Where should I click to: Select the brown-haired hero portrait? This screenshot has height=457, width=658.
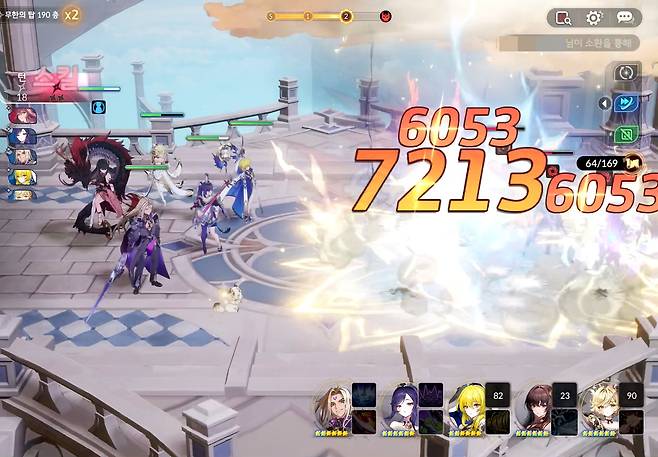(533, 404)
